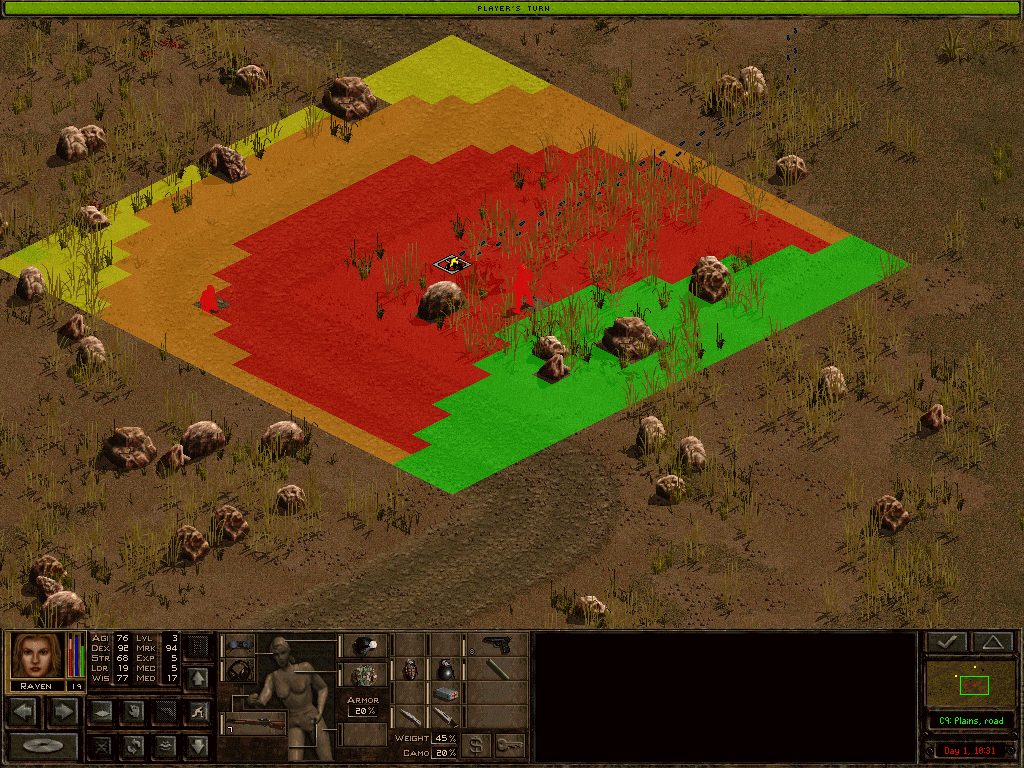The image size is (1024, 768).
Task: Select the pistol inventory slot
Action: point(496,645)
